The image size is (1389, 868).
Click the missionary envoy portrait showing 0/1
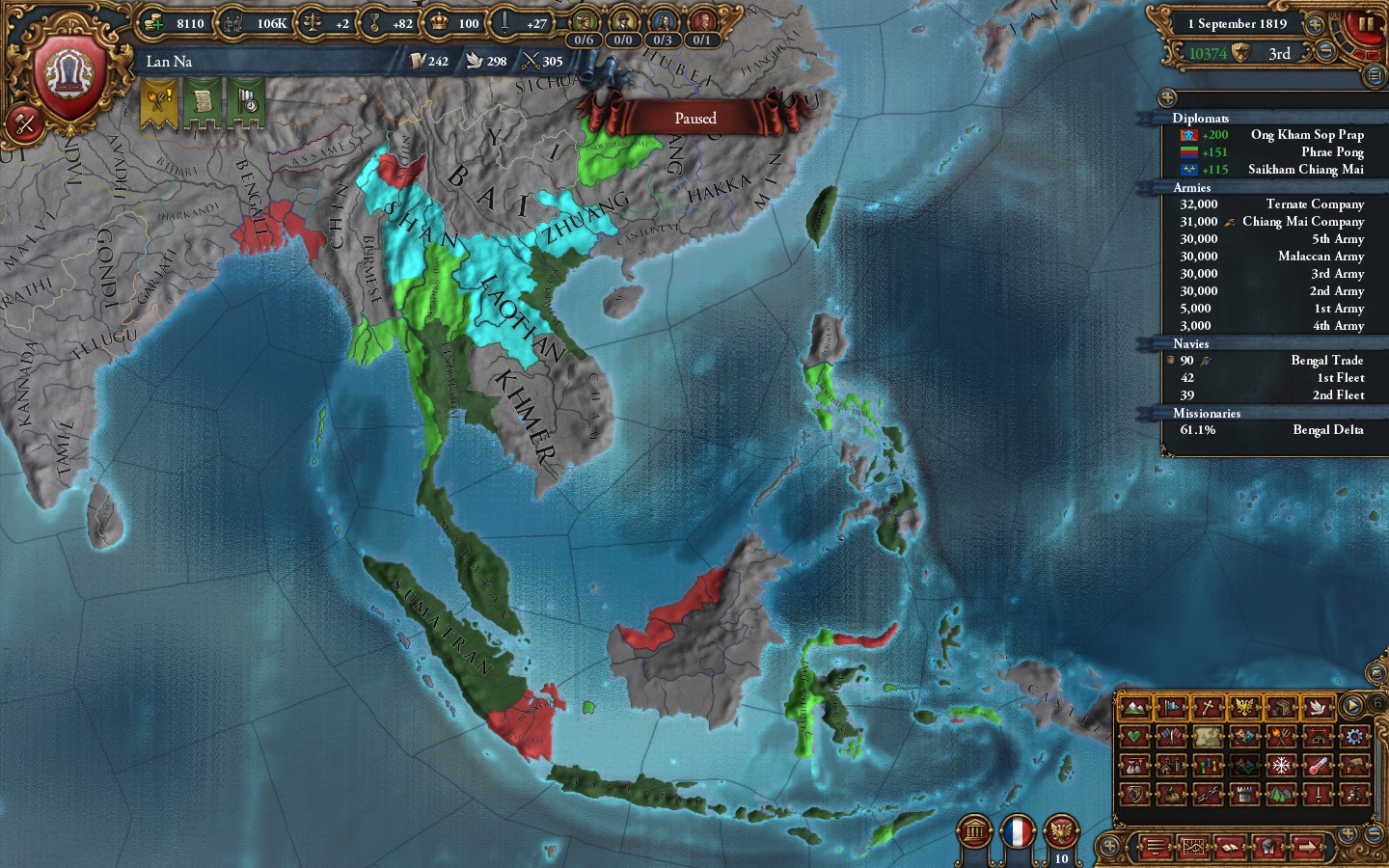point(698,19)
